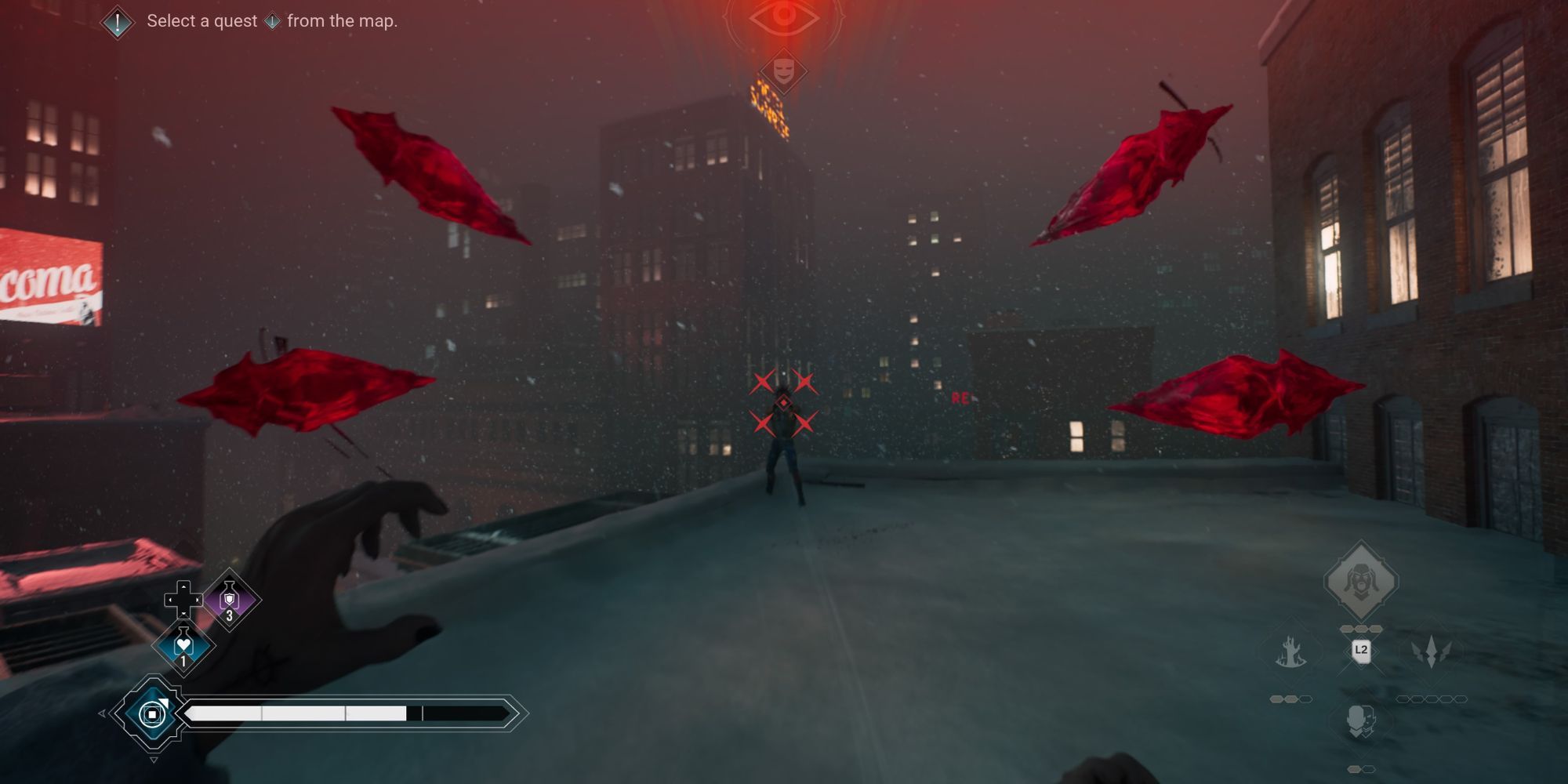1568x784 pixels.
Task: Click the blue clan emblem beside health bar
Action: pos(152,713)
